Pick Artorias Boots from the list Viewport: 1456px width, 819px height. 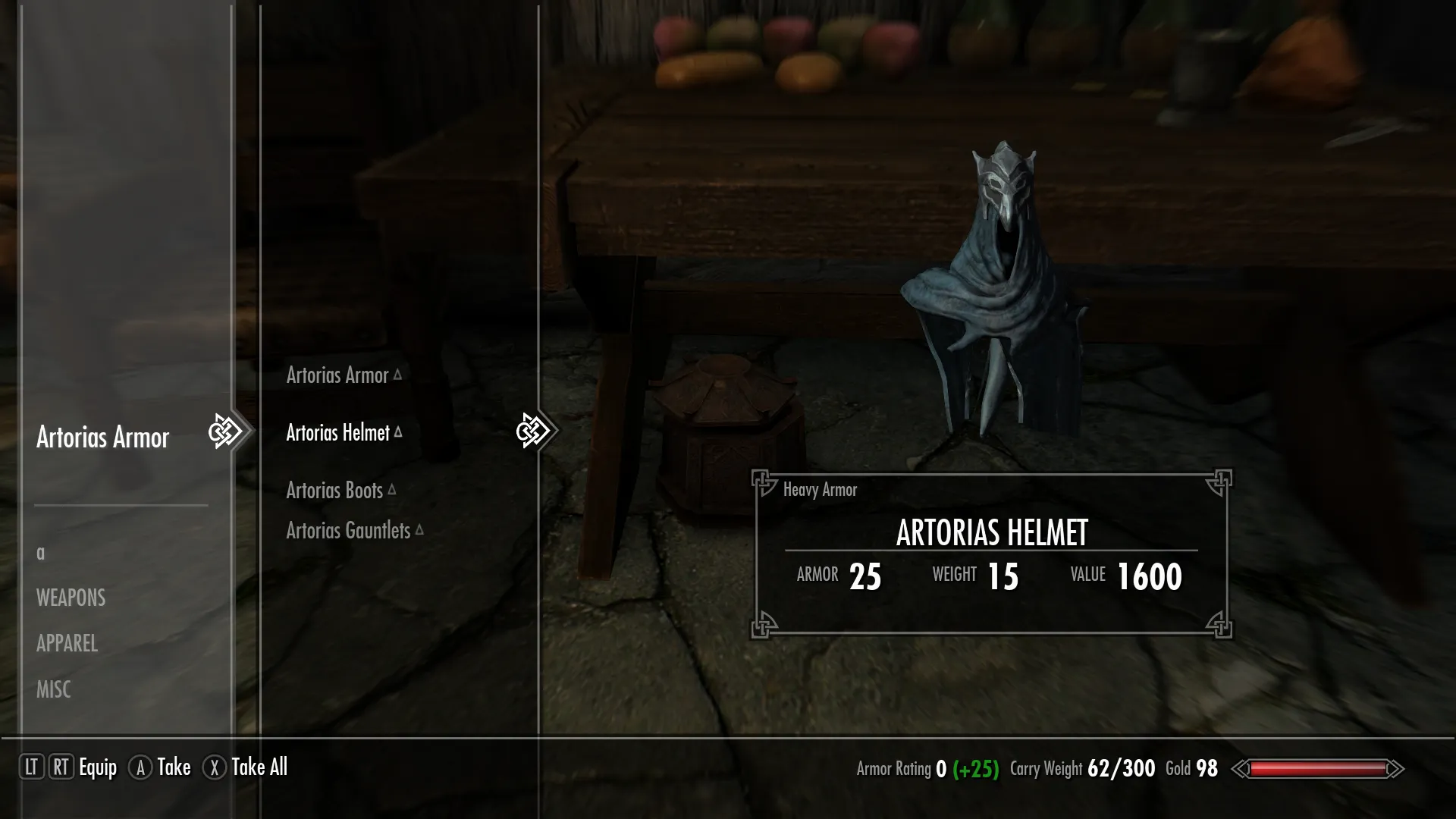click(334, 491)
